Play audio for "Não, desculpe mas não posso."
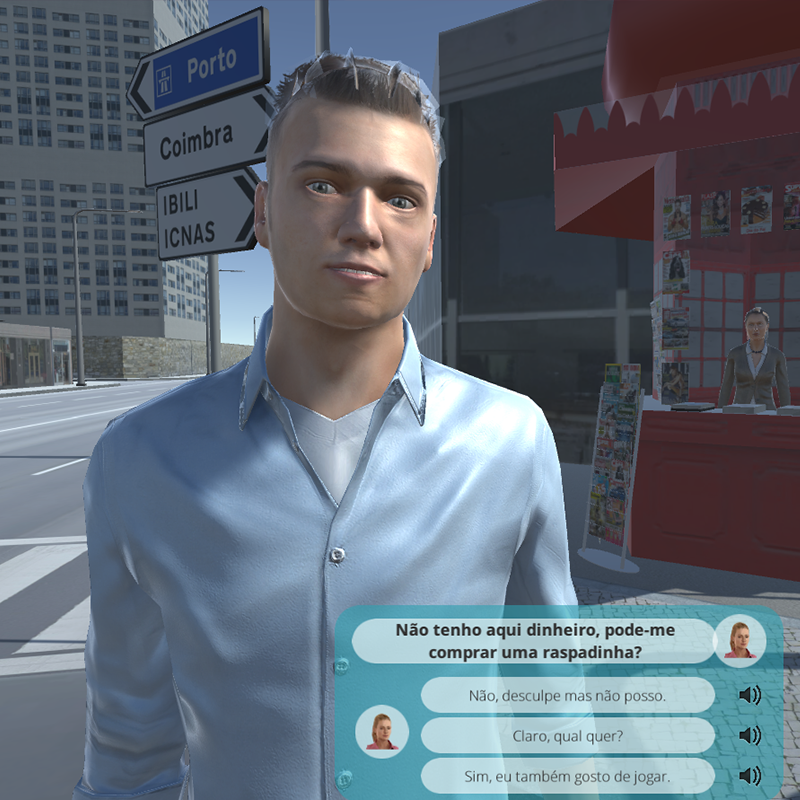This screenshot has height=800, width=800. pos(749,695)
